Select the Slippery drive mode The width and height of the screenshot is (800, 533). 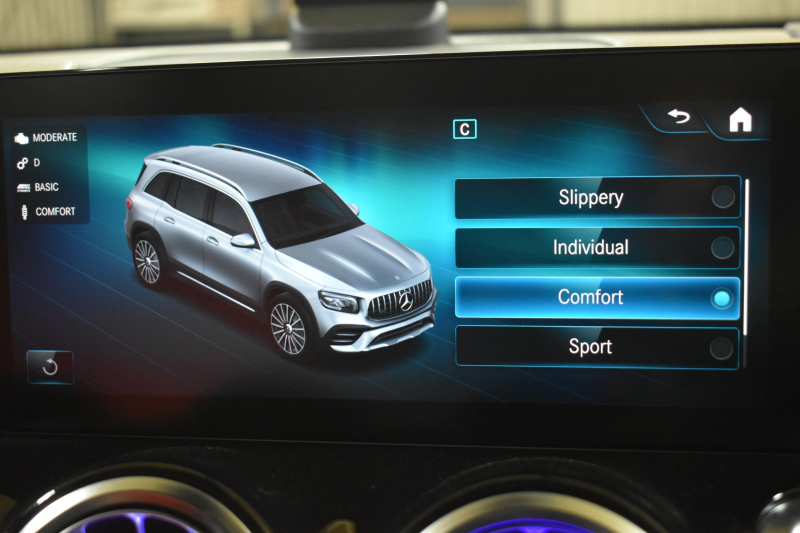(x=597, y=198)
